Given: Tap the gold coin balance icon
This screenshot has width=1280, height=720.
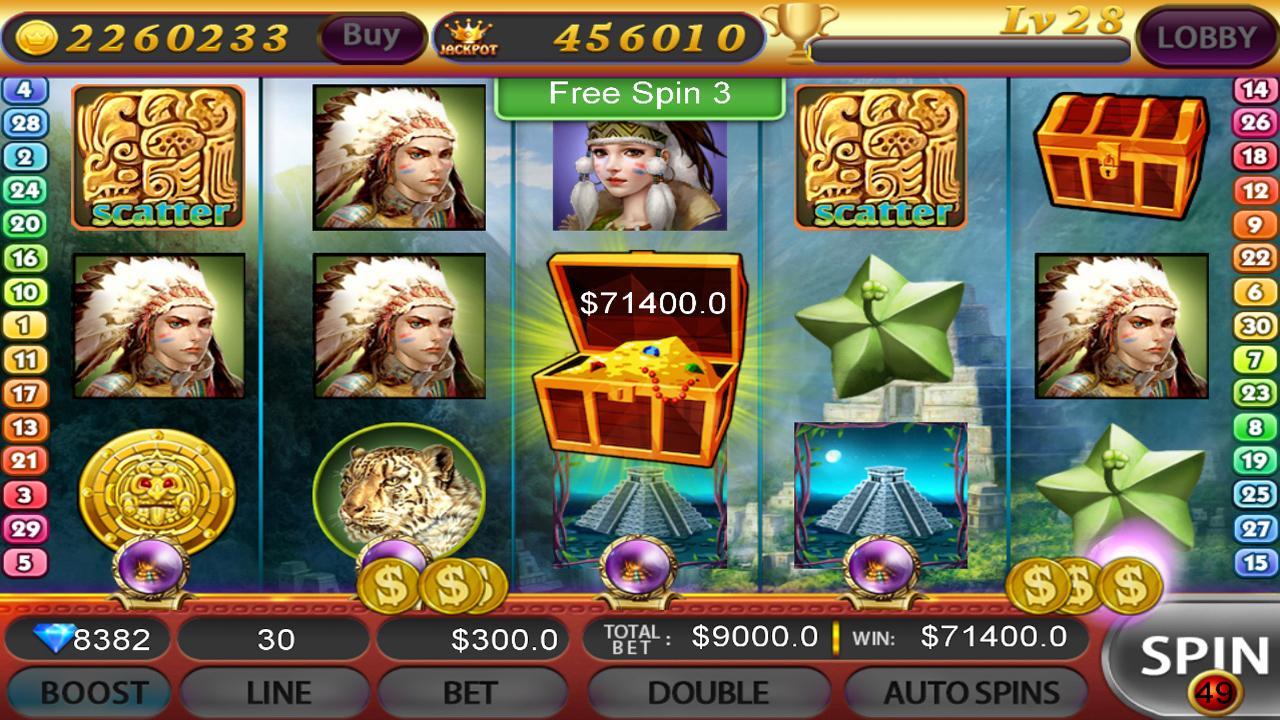Looking at the screenshot, I should pyautogui.click(x=36, y=36).
